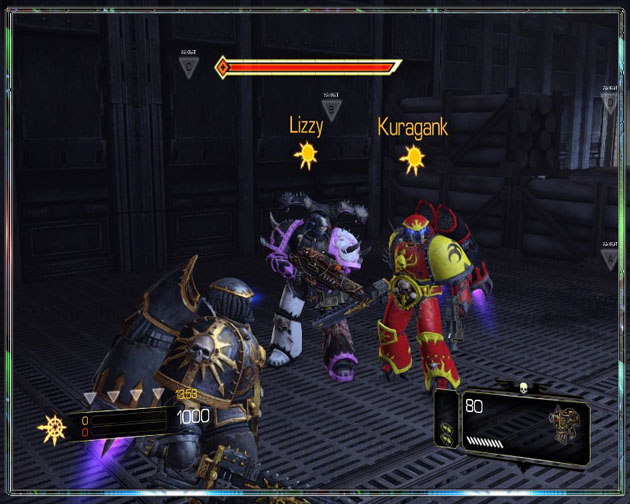Select Kuragank's player name tag

click(412, 127)
